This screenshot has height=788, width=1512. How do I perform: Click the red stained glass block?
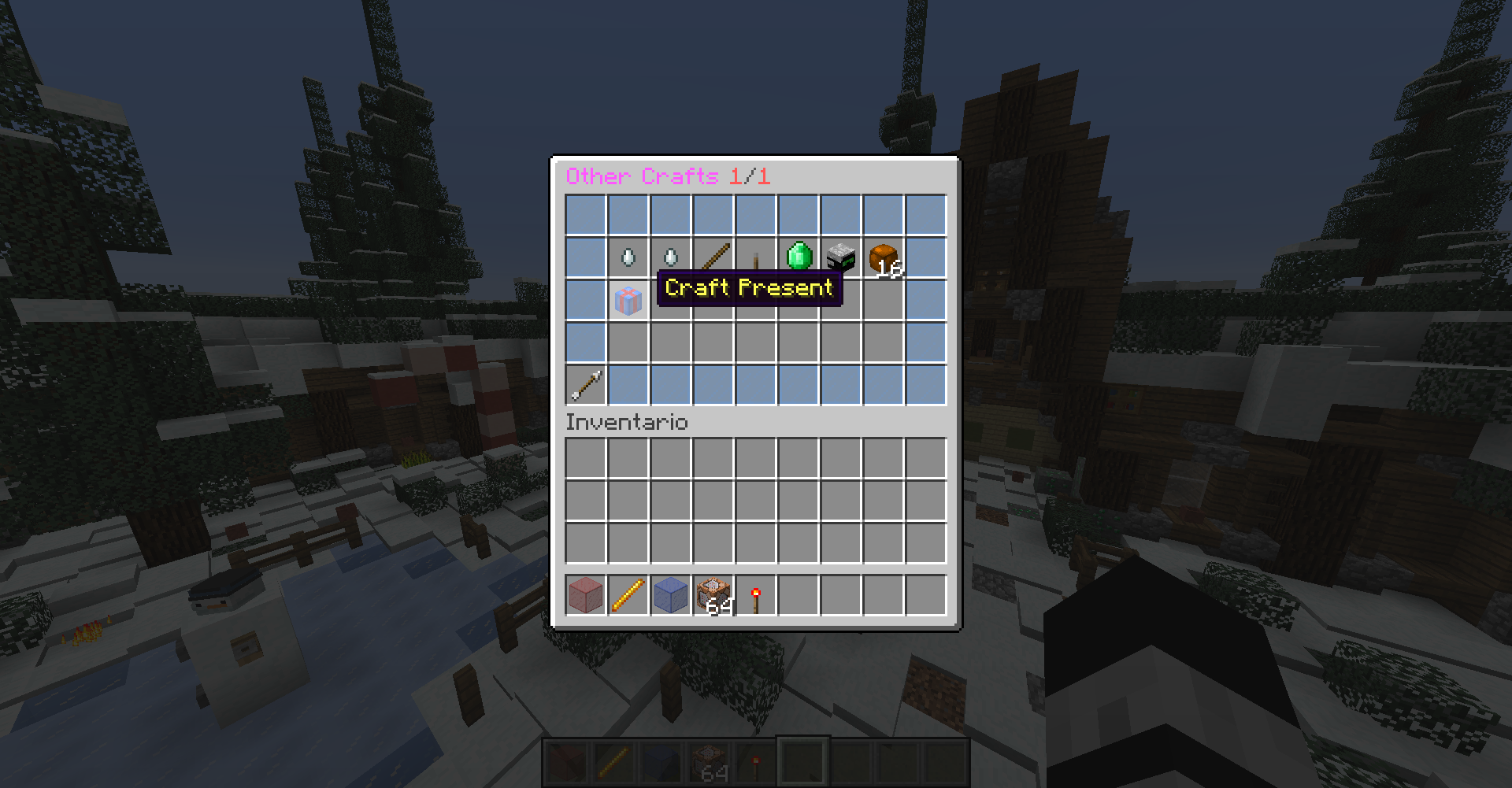pos(585,596)
